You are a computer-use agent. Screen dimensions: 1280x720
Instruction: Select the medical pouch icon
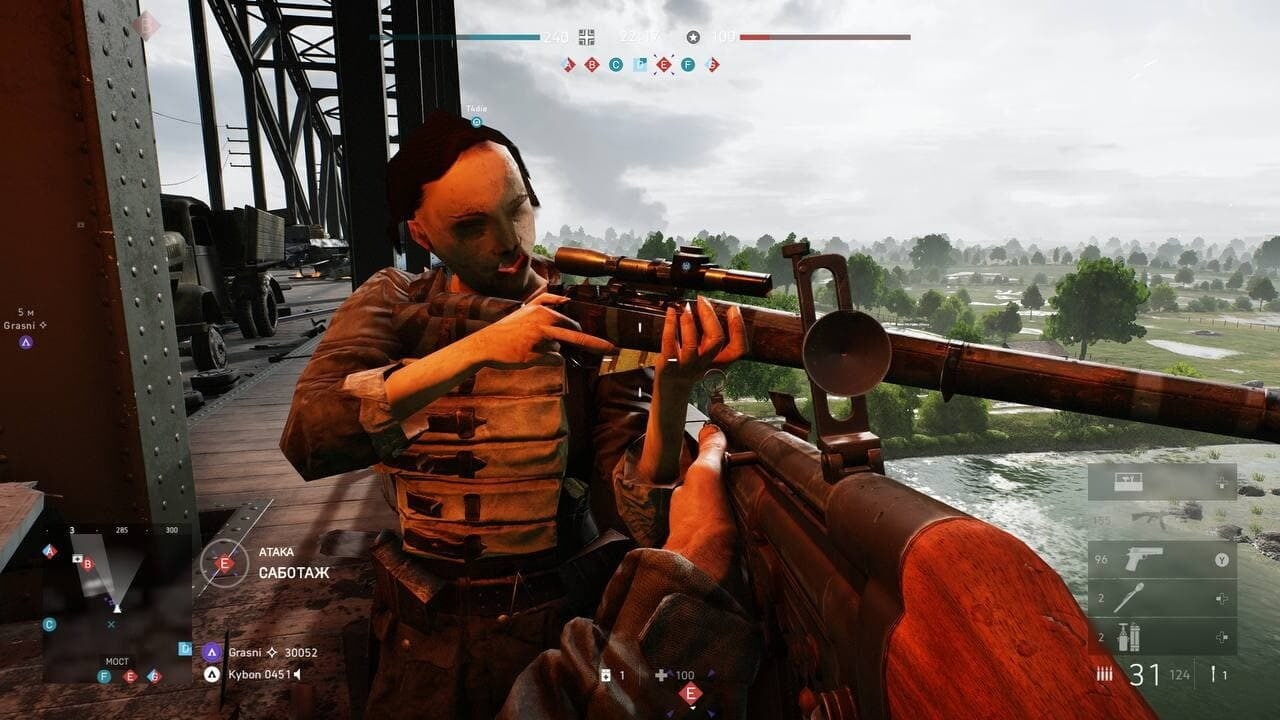[x=606, y=675]
